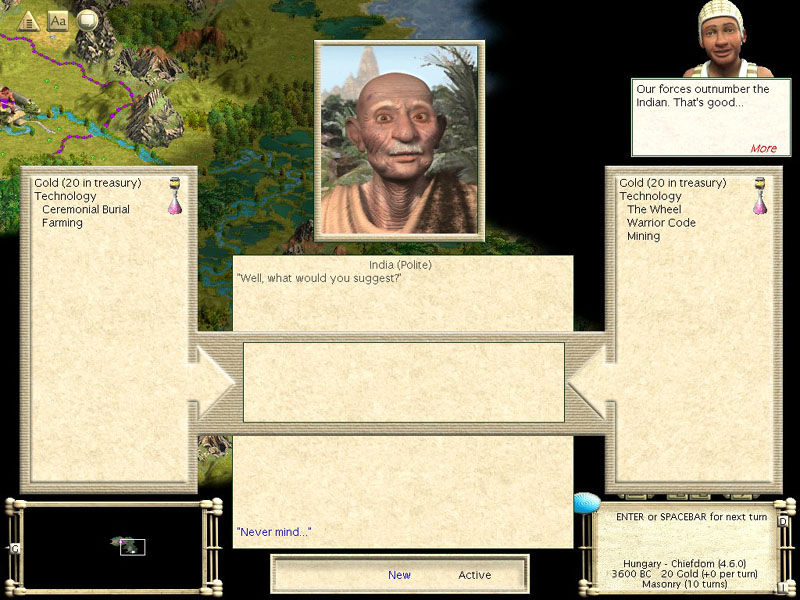Click the blue end-turn orb

click(587, 503)
